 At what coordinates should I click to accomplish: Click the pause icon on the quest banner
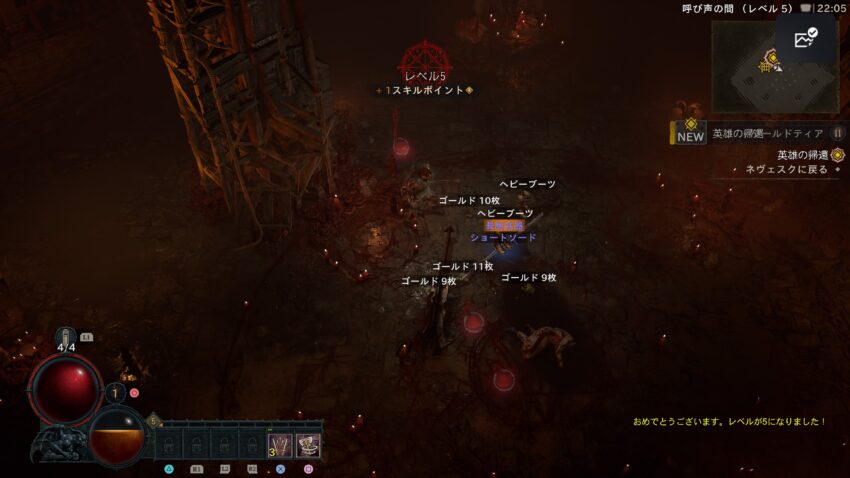click(x=837, y=133)
